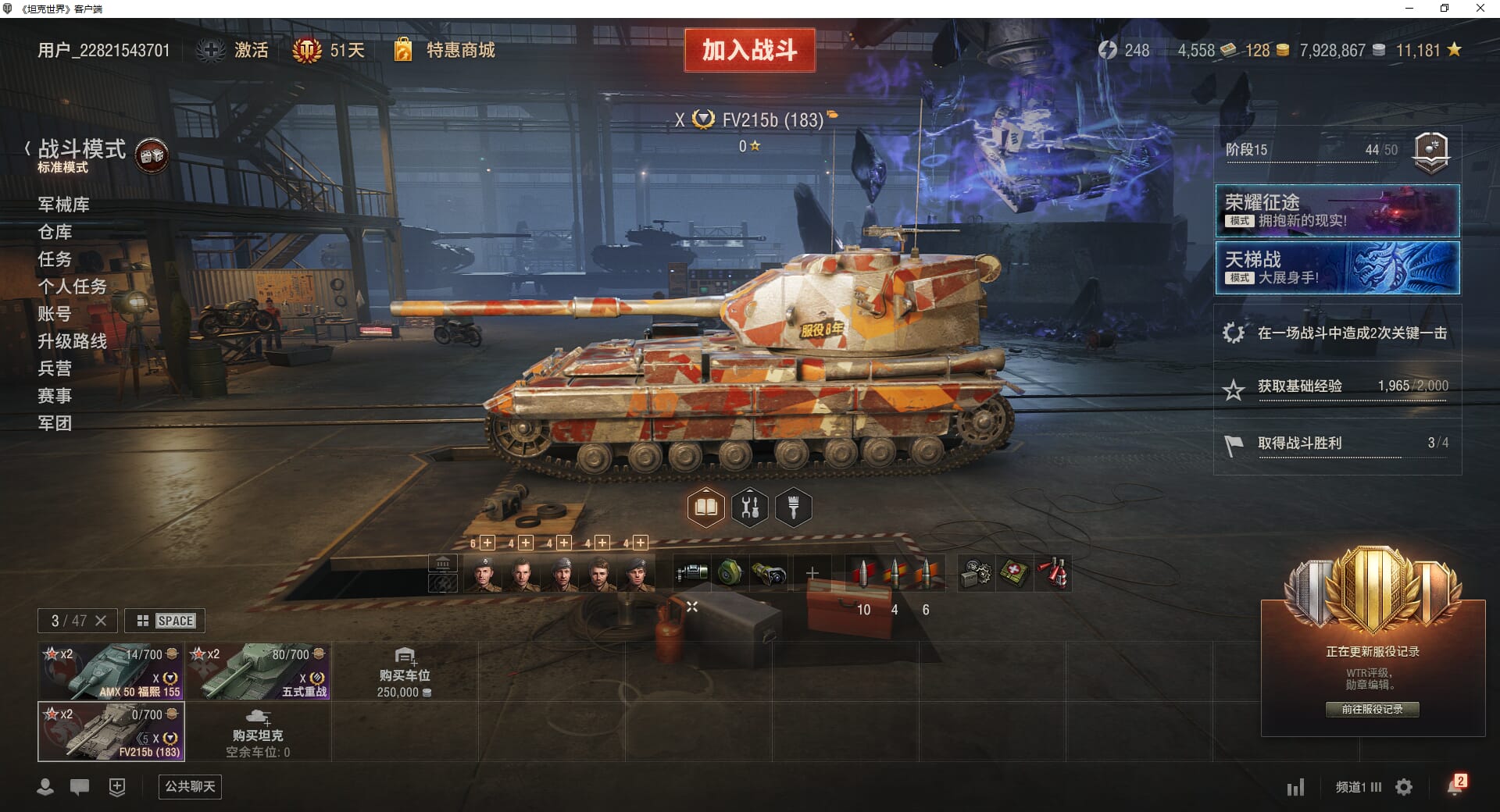Screen dimensions: 1500x812
Task: Buy a new slot via 购买车位
Action: 404,672
